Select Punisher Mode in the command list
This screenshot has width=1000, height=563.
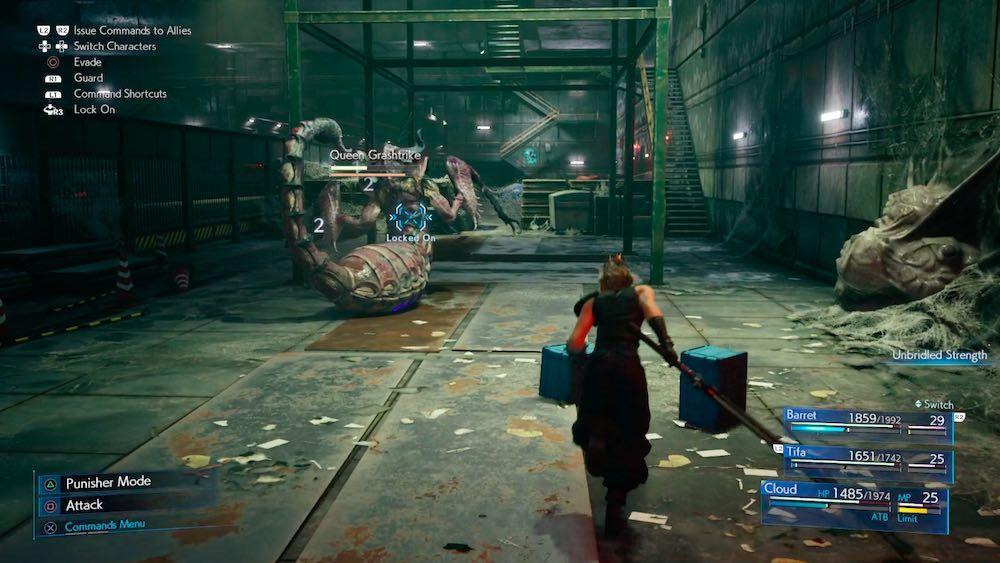point(108,483)
